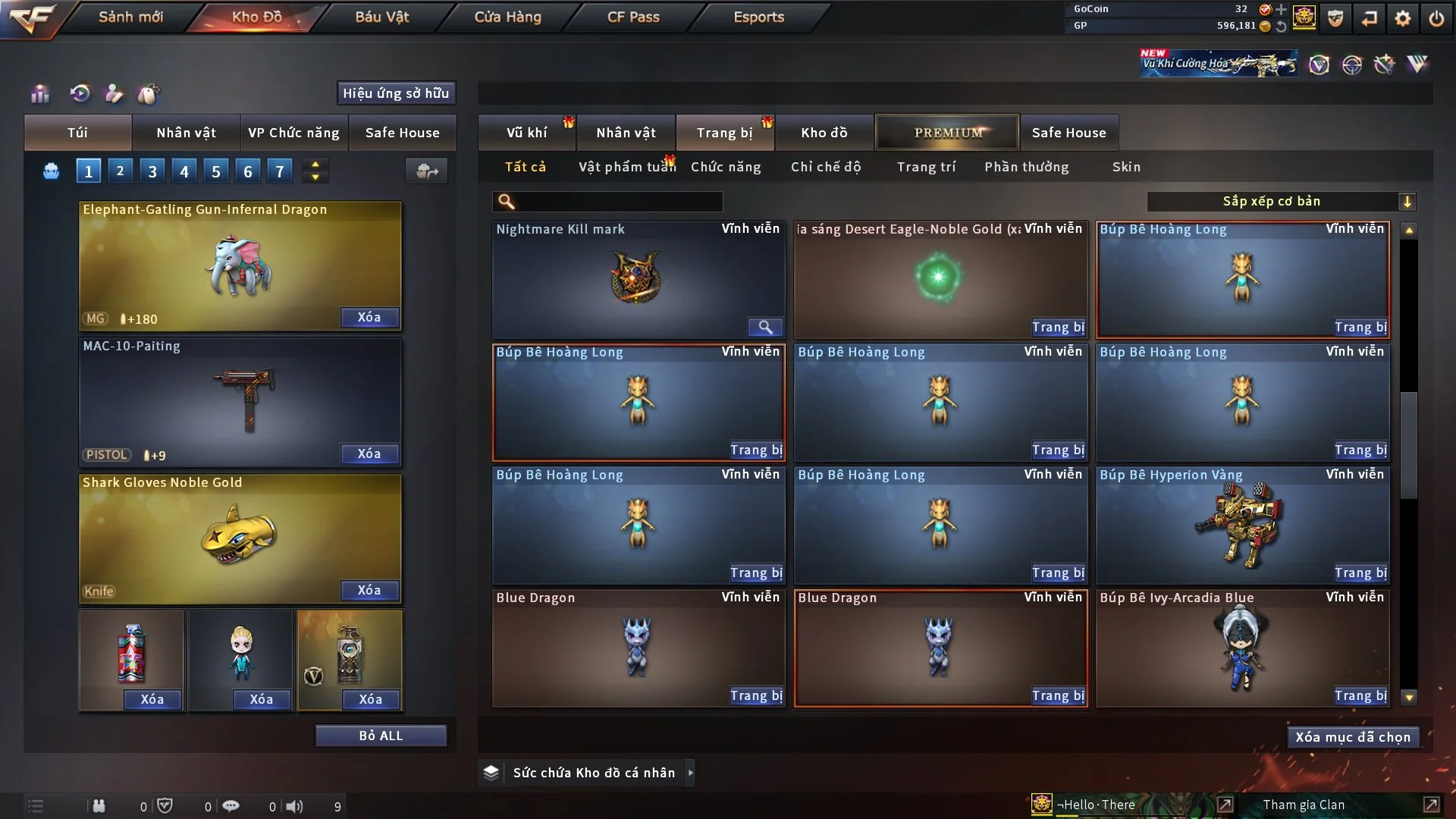
Task: Open the Nhân vật bag tab
Action: [186, 133]
